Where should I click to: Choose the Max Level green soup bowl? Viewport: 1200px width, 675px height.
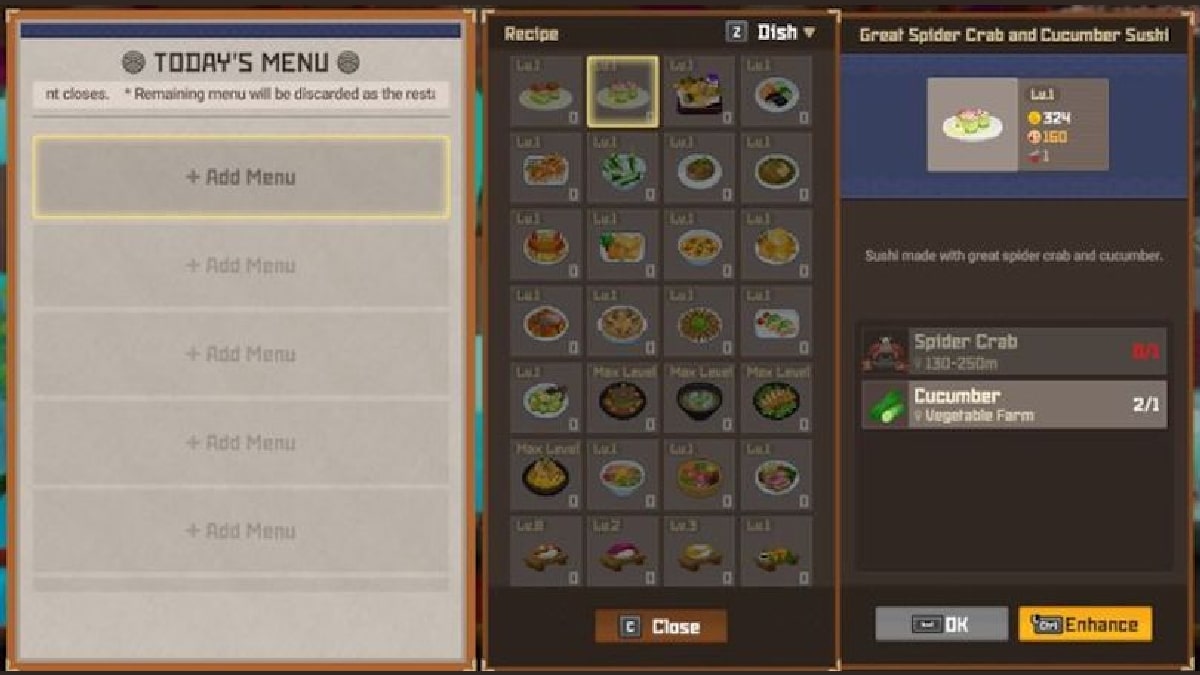pos(700,399)
